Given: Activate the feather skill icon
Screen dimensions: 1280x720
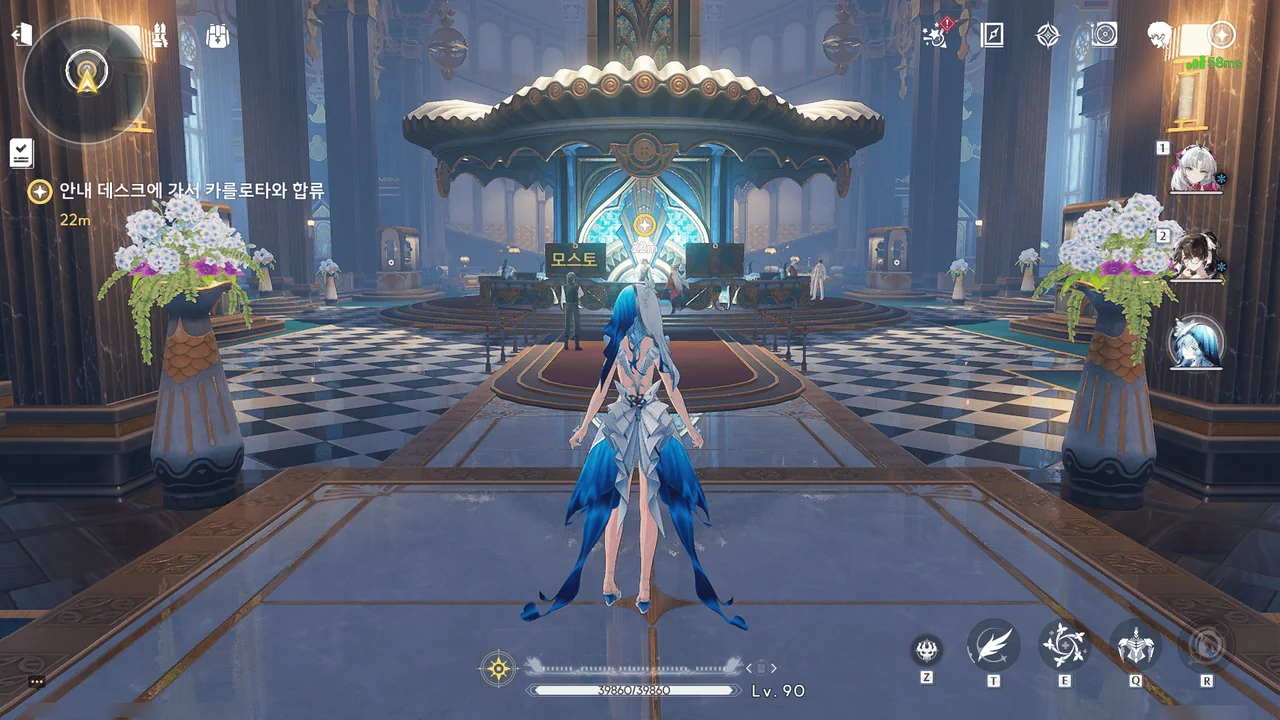Looking at the screenshot, I should click(993, 646).
